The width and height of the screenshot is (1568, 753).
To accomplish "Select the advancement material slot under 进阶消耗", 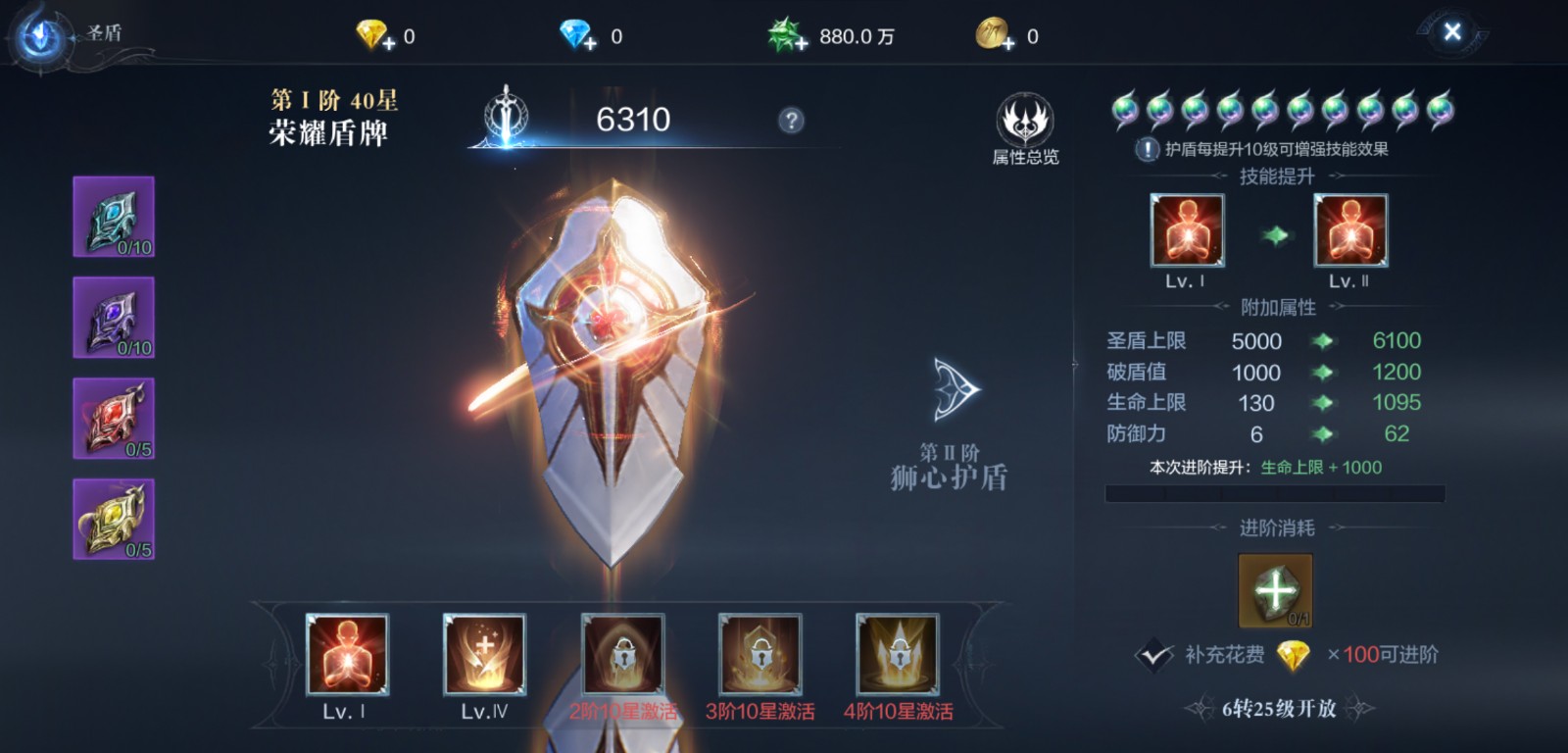I will pos(1274,588).
